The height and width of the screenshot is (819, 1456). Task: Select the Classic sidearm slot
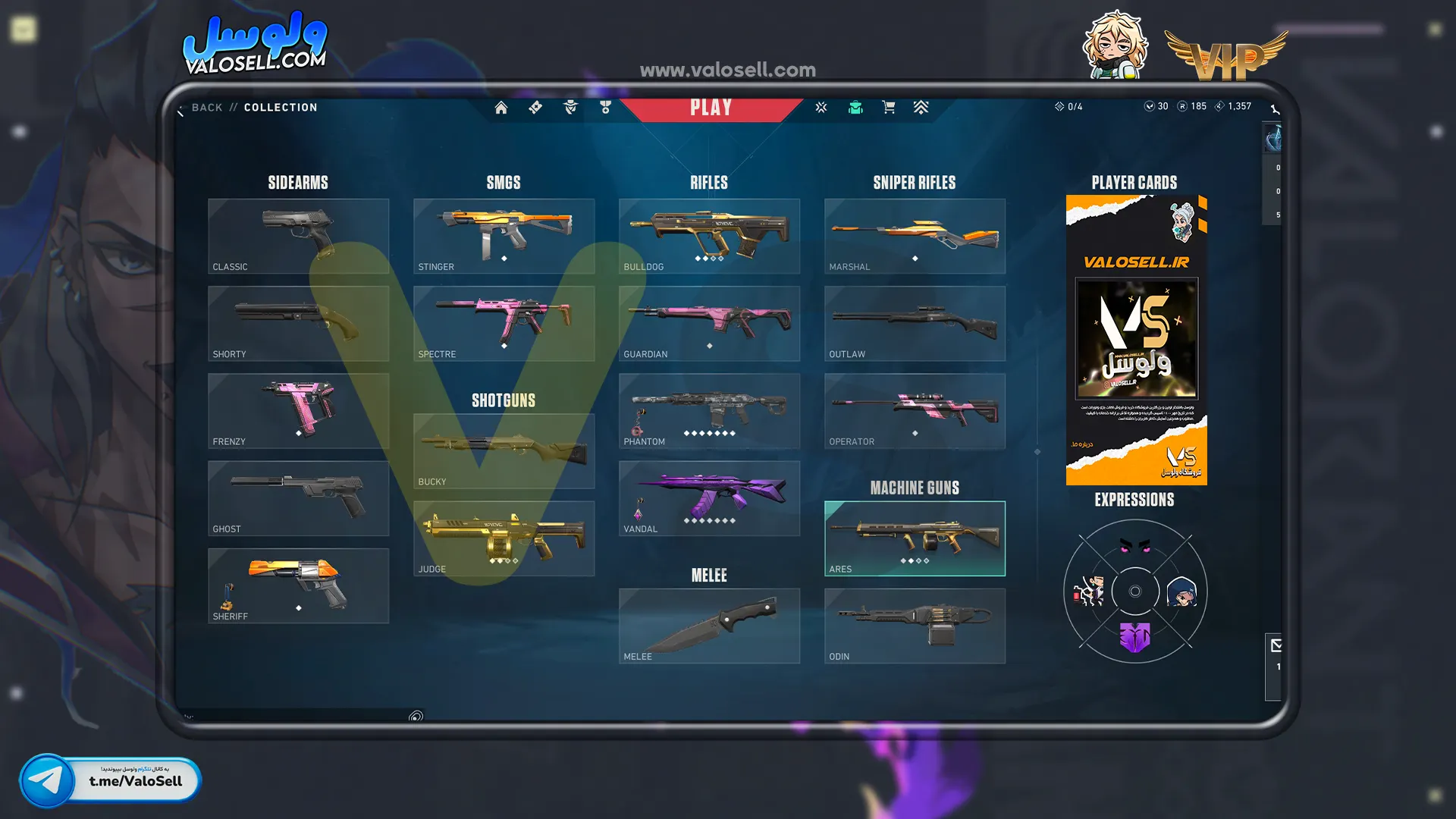coord(298,236)
